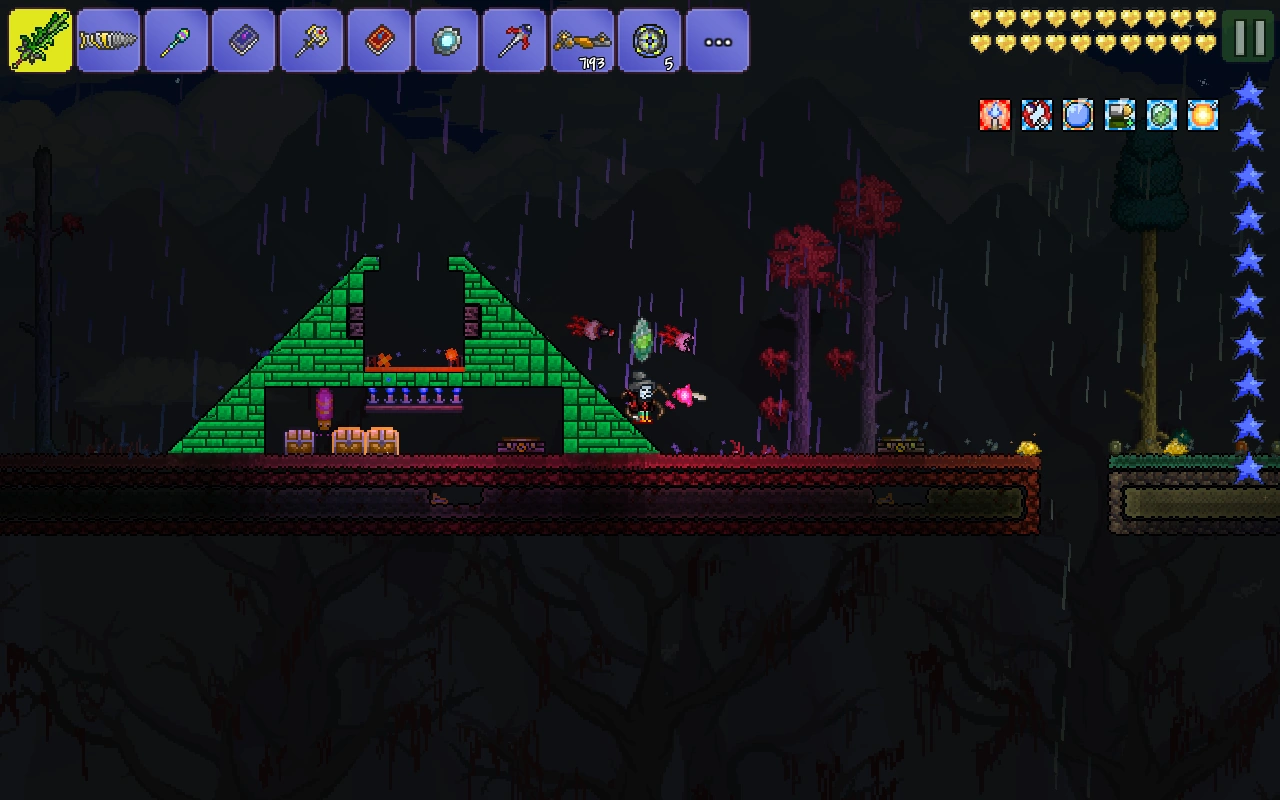Screen dimensions: 1280x800
Task: Dismiss the red campfire buff icon
Action: point(993,115)
